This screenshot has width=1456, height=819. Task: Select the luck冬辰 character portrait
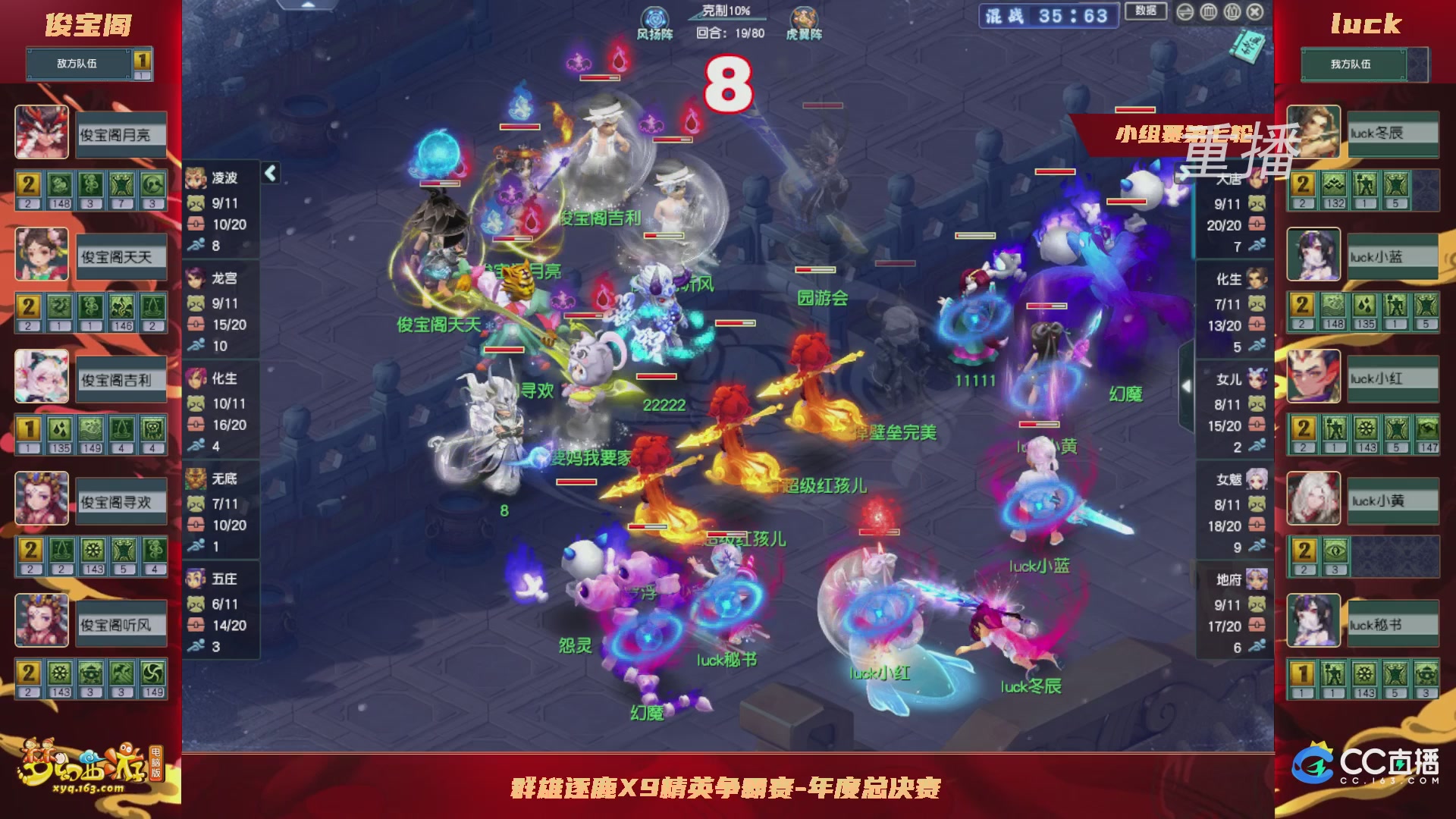(1313, 133)
